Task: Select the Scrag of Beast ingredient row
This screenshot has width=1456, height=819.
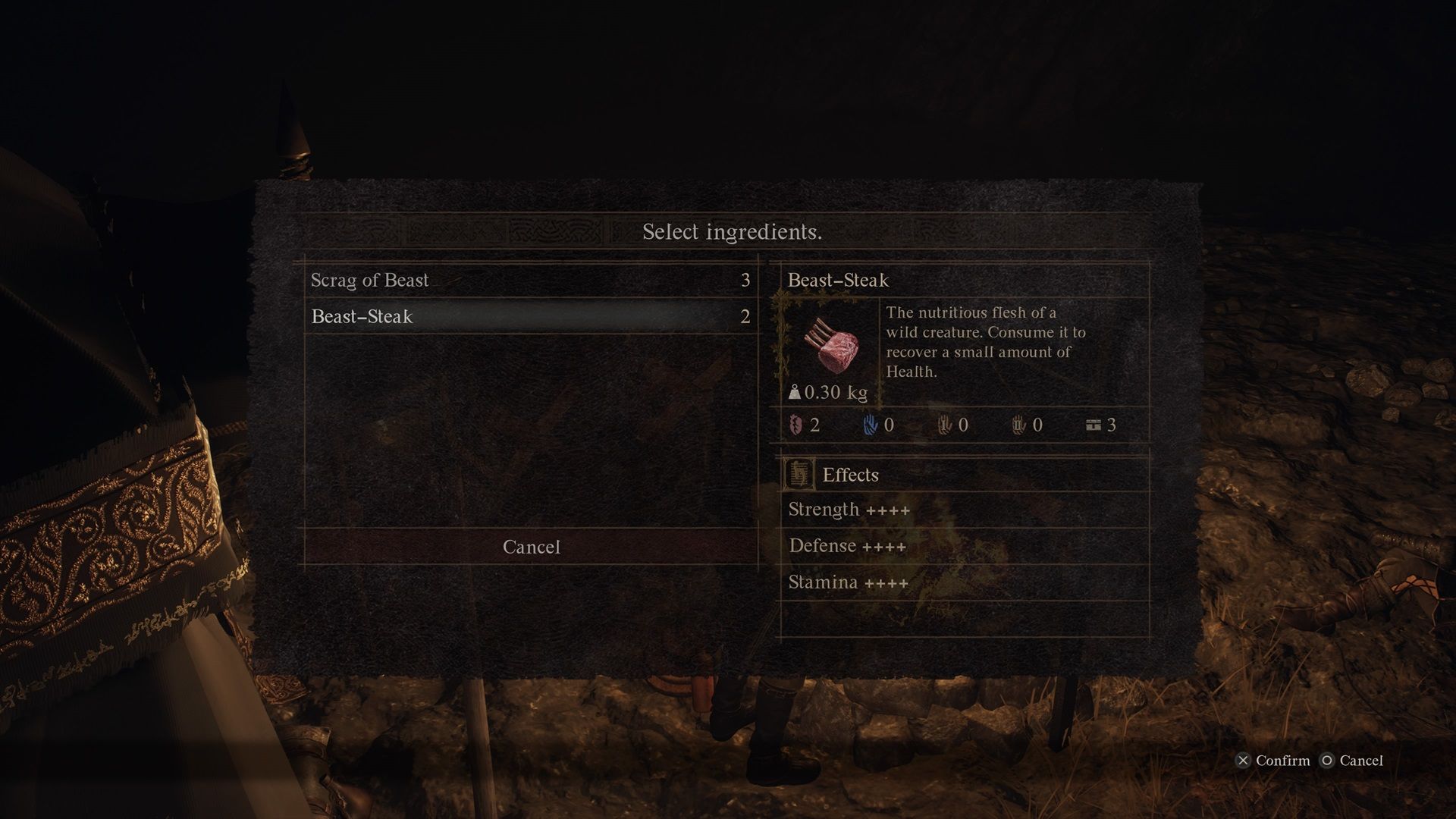Action: [531, 281]
